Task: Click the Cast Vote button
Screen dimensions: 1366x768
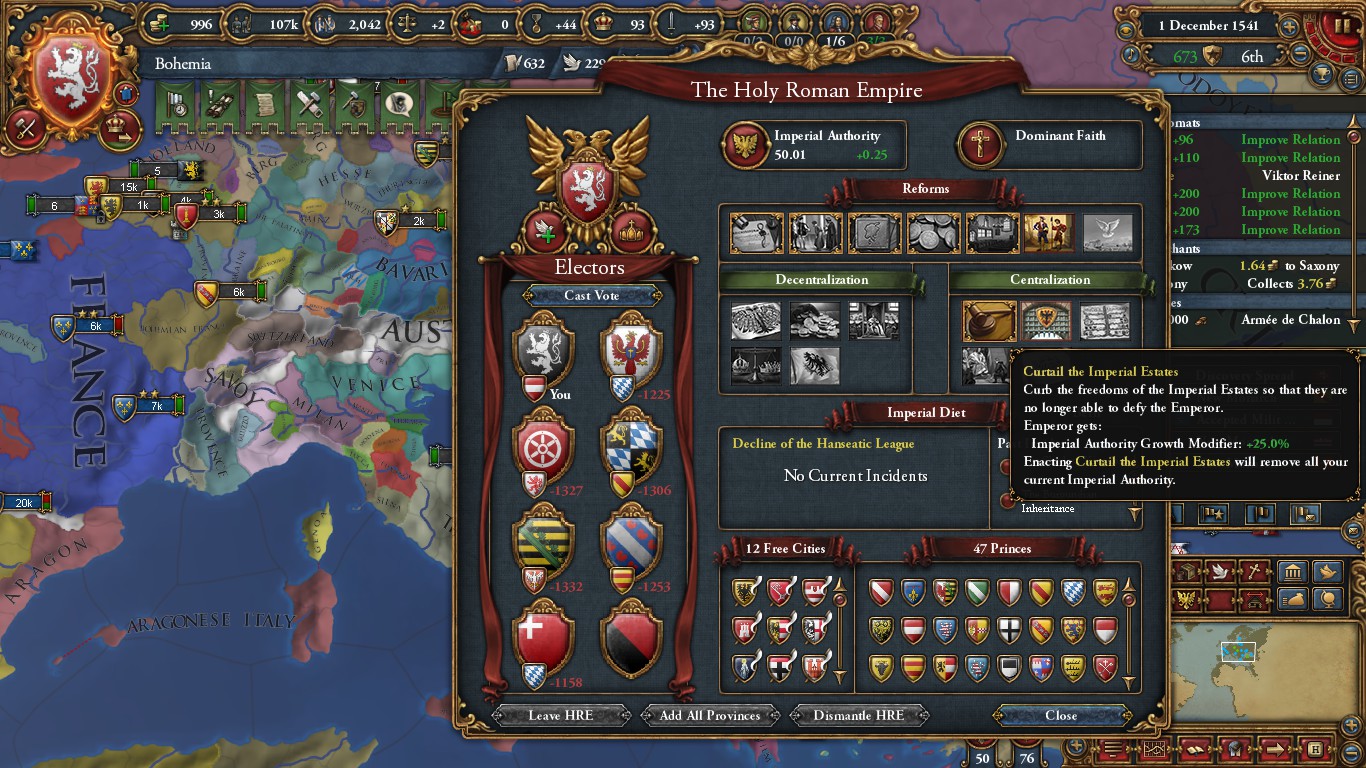Action: pos(591,295)
